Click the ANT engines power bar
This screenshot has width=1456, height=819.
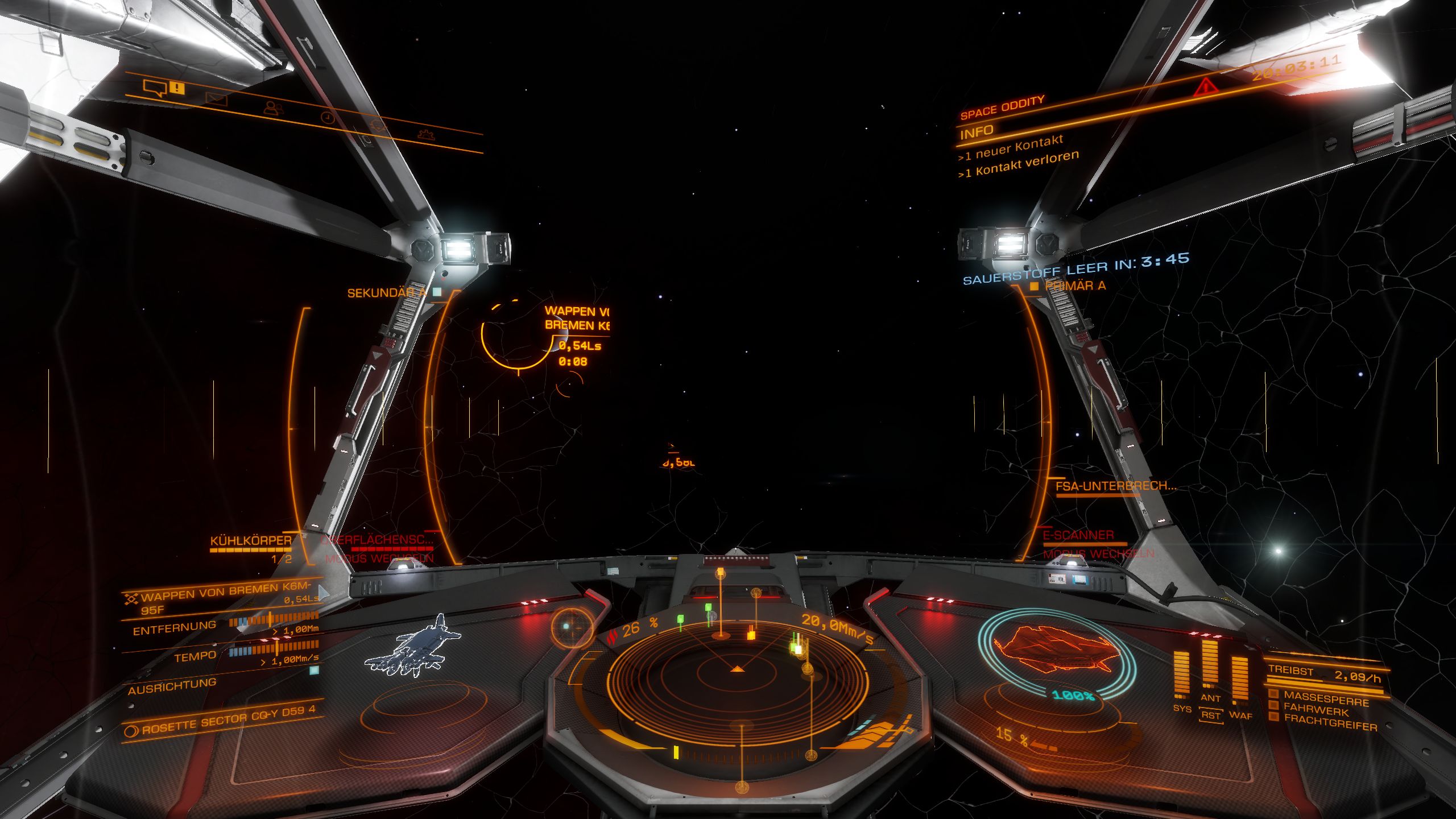1210,664
